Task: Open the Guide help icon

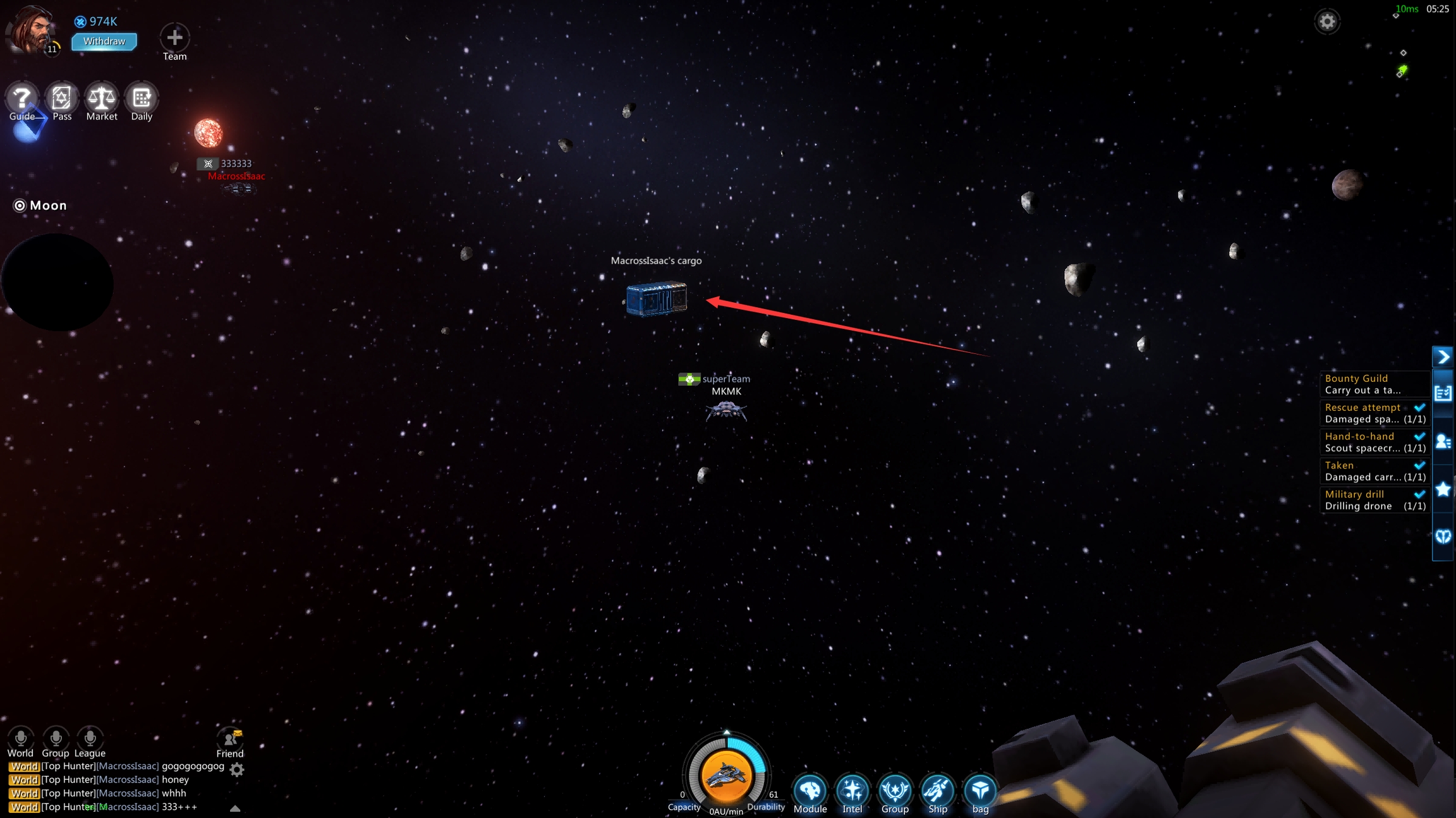Action: click(22, 98)
